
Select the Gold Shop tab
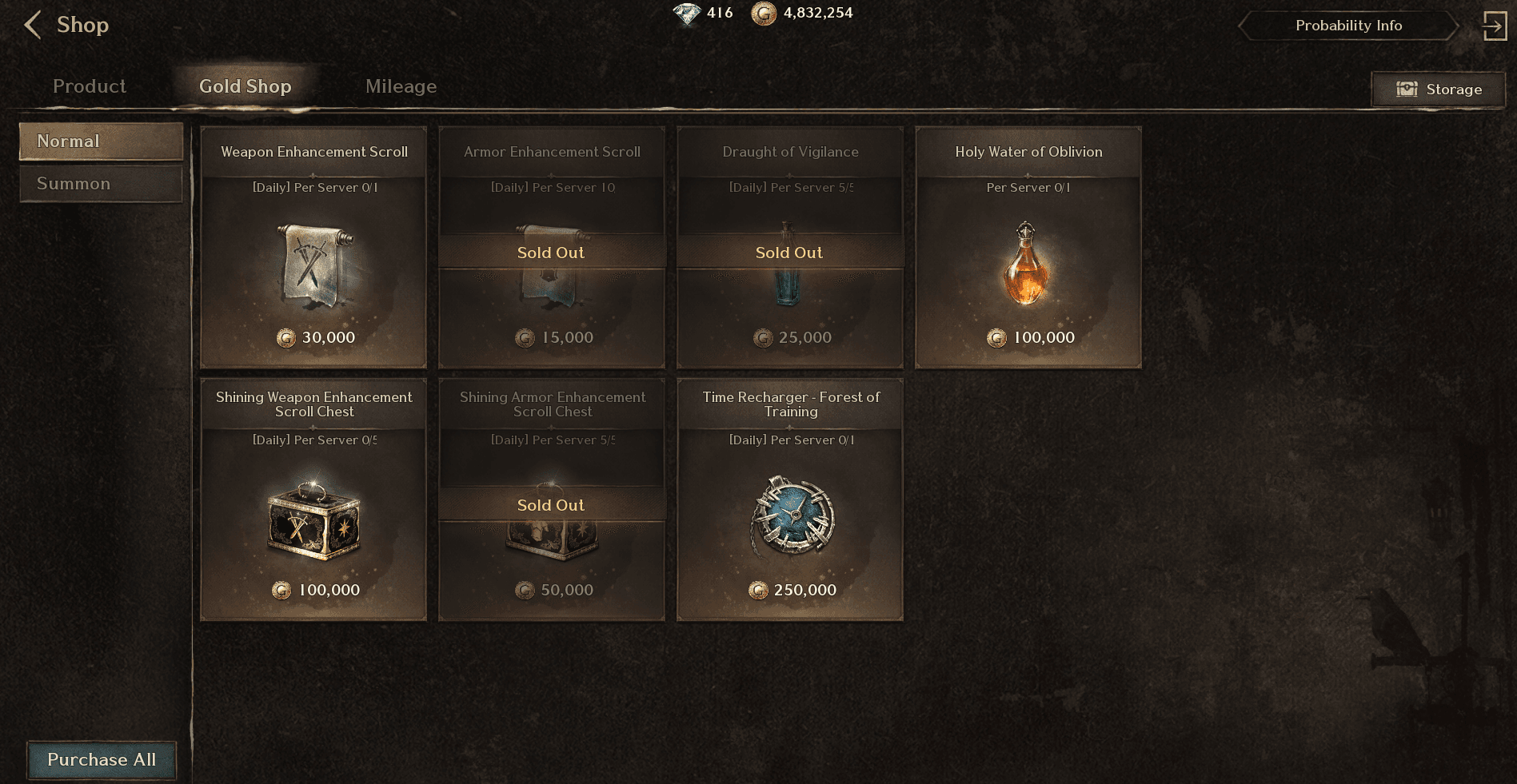coord(245,86)
